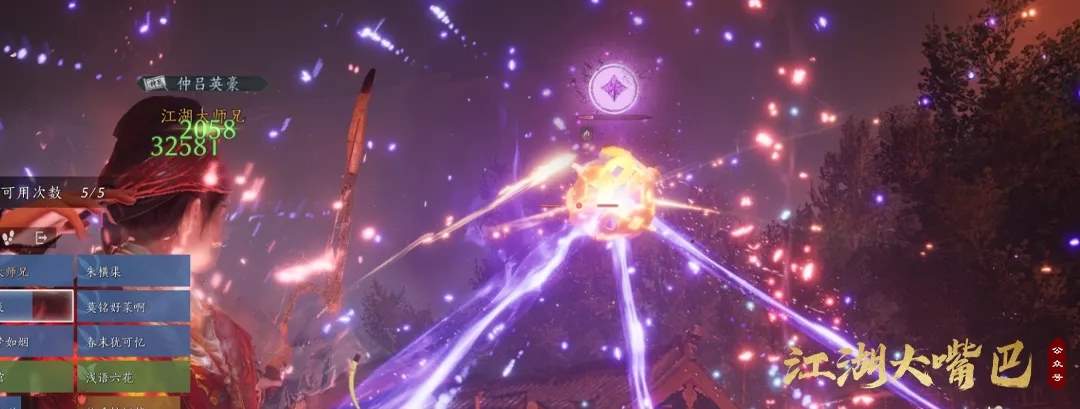Click the purple four-point star target marker
1080x409 pixels.
pyautogui.click(x=613, y=88)
